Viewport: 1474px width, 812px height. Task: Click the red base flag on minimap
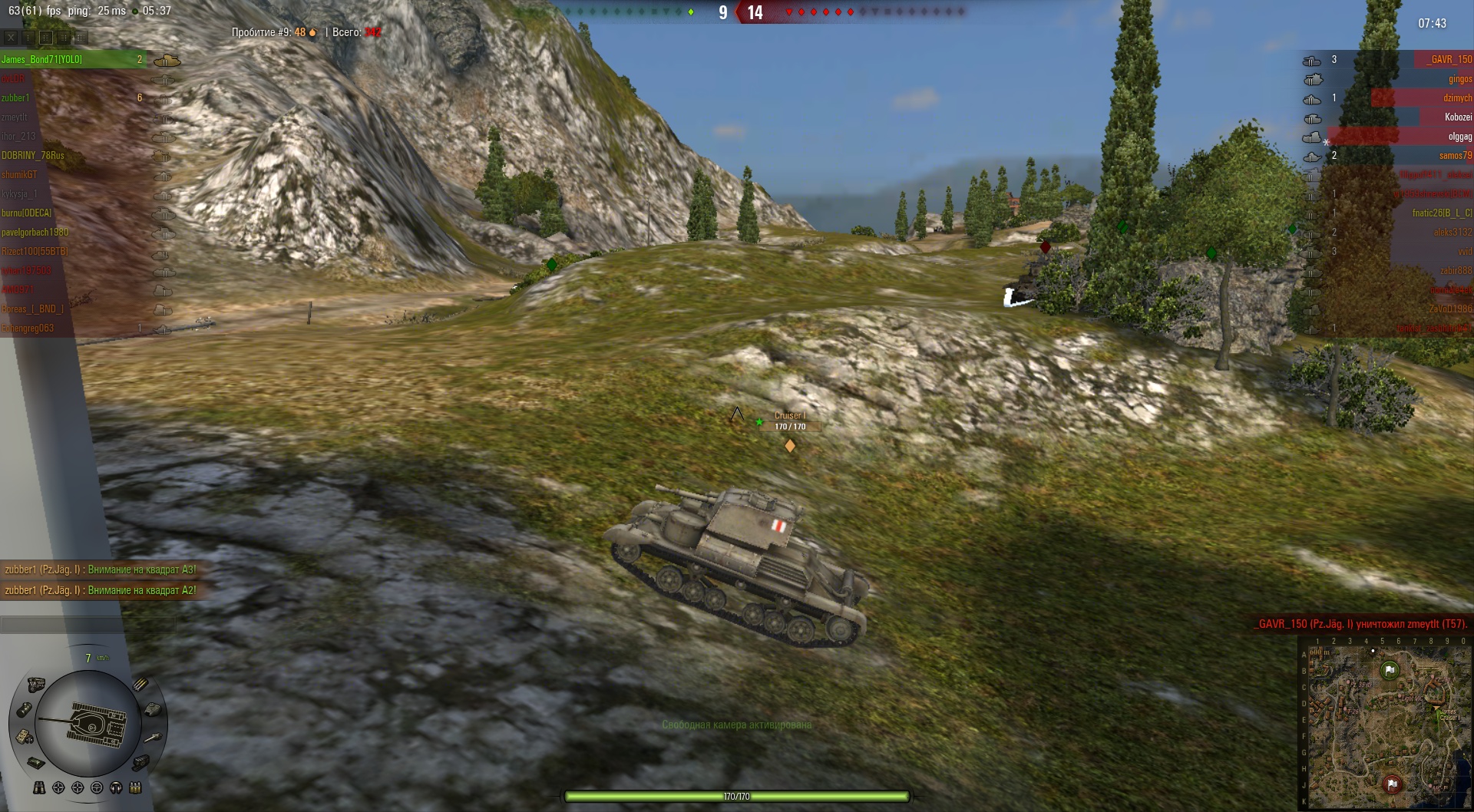1391,784
